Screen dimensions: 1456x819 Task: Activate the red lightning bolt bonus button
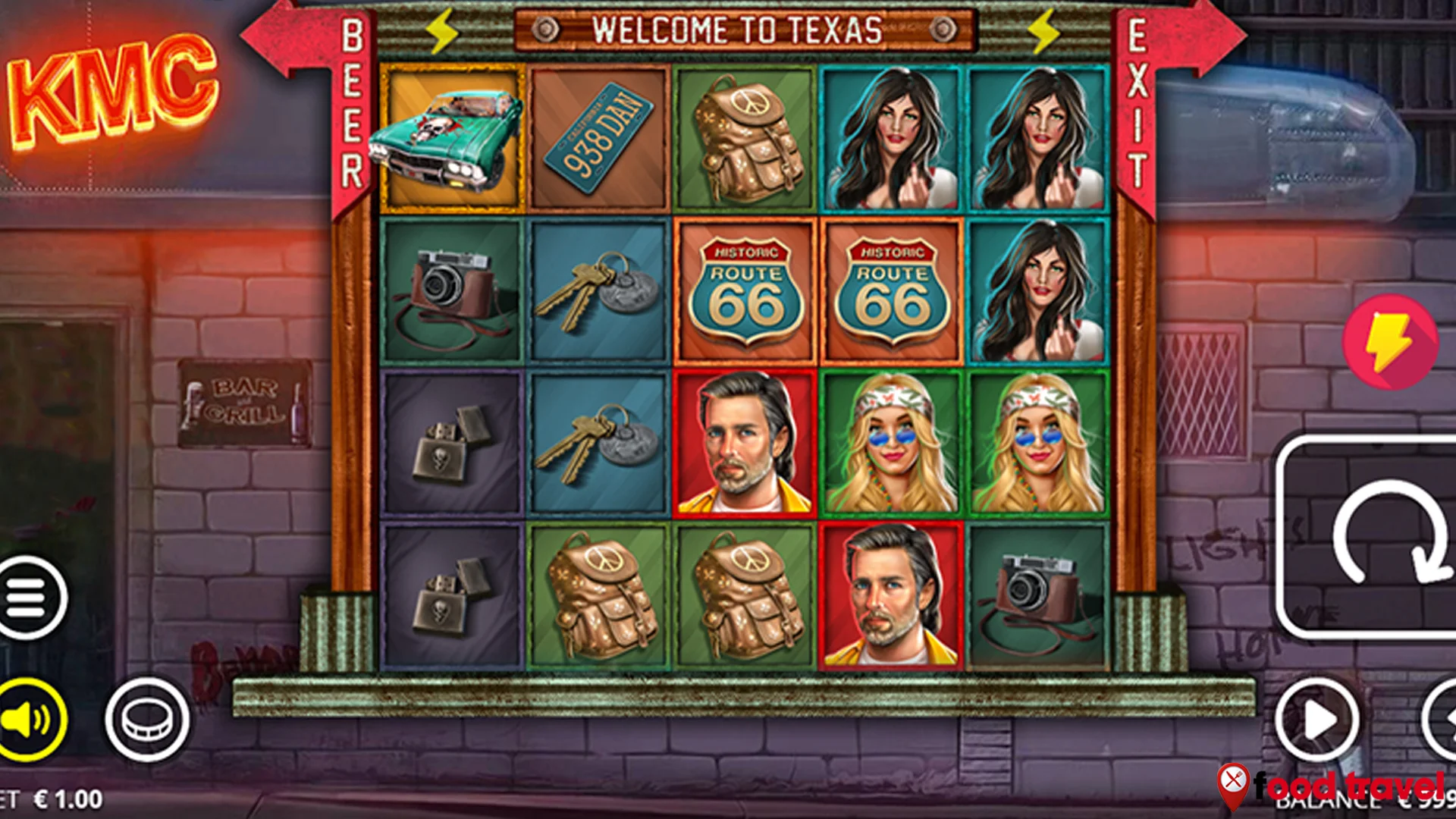coord(1389,342)
